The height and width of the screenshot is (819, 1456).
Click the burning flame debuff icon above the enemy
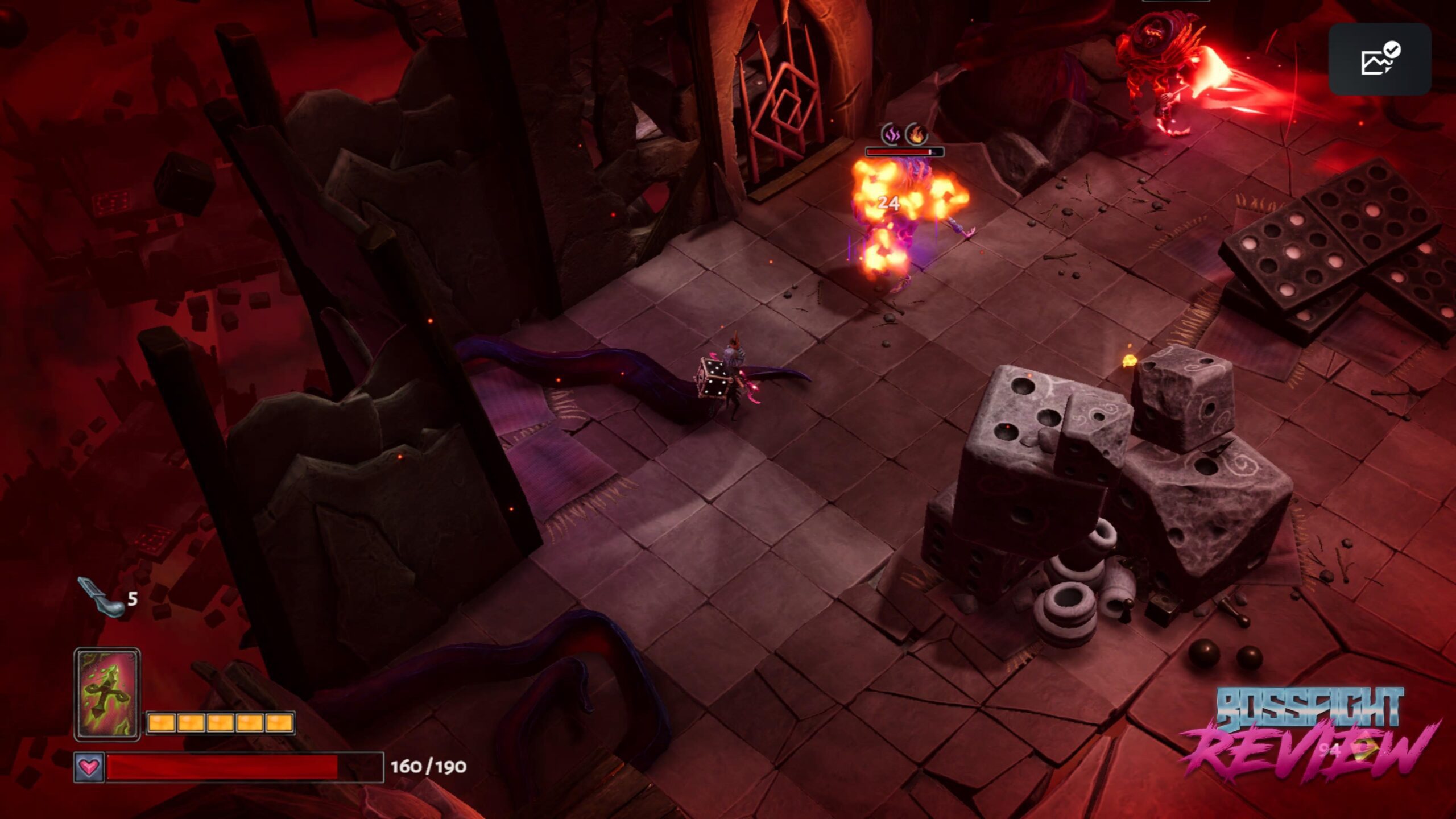(x=917, y=135)
